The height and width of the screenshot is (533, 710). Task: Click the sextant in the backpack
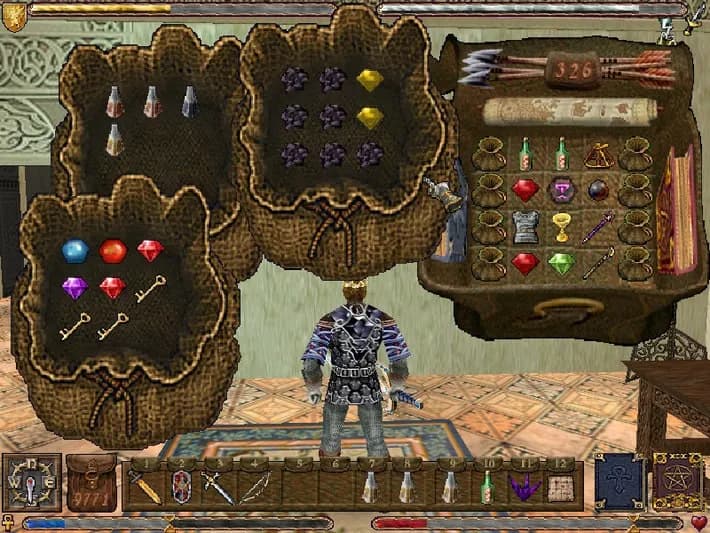click(x=598, y=153)
